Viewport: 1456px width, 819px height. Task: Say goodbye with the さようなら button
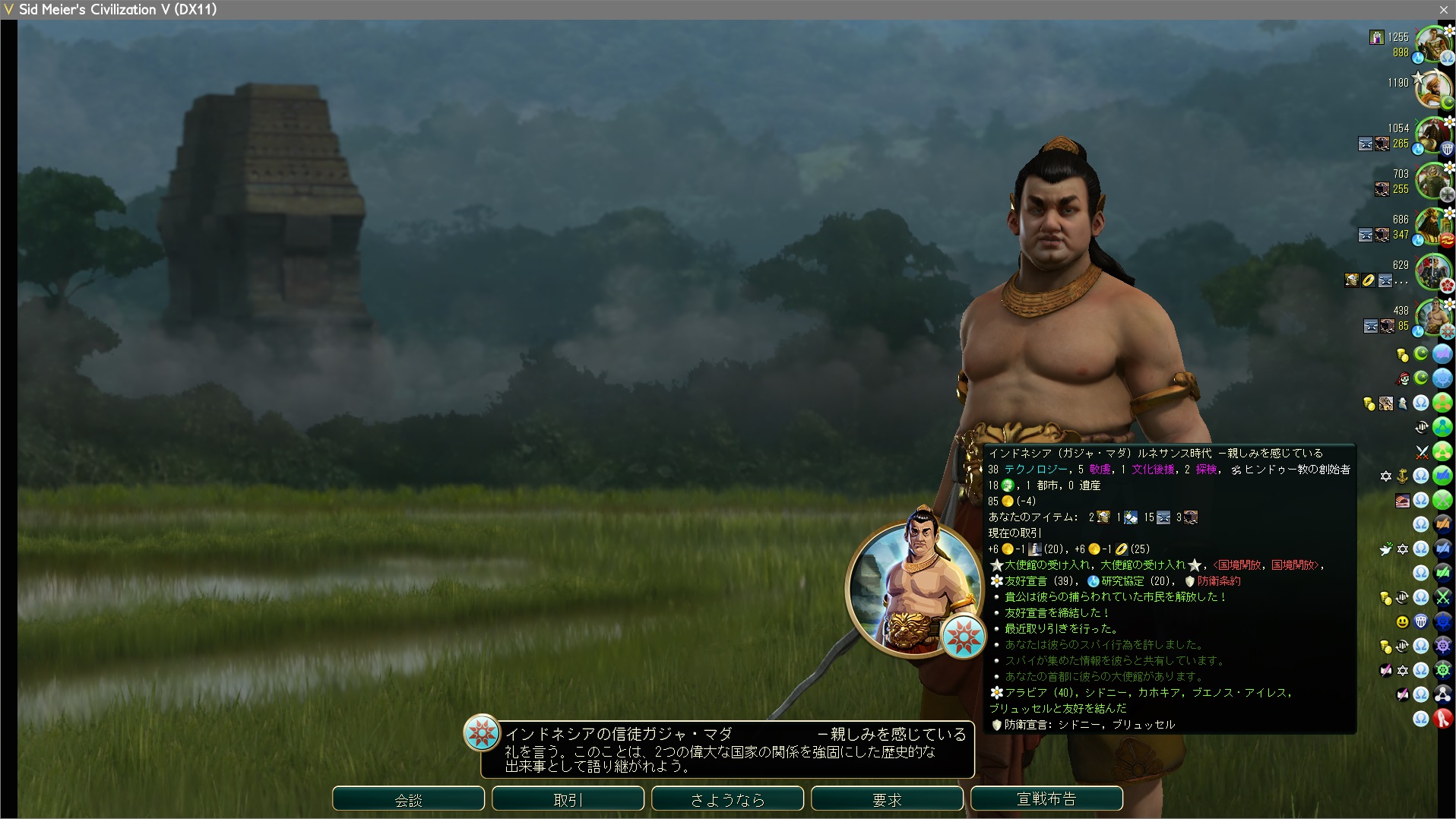(727, 799)
